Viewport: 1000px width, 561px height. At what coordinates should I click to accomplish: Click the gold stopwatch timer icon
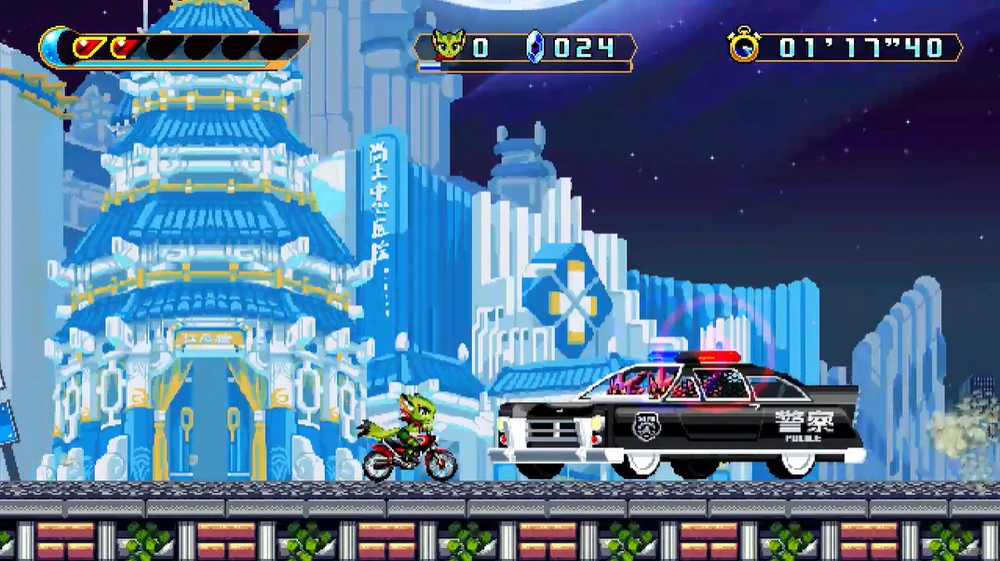coord(743,46)
